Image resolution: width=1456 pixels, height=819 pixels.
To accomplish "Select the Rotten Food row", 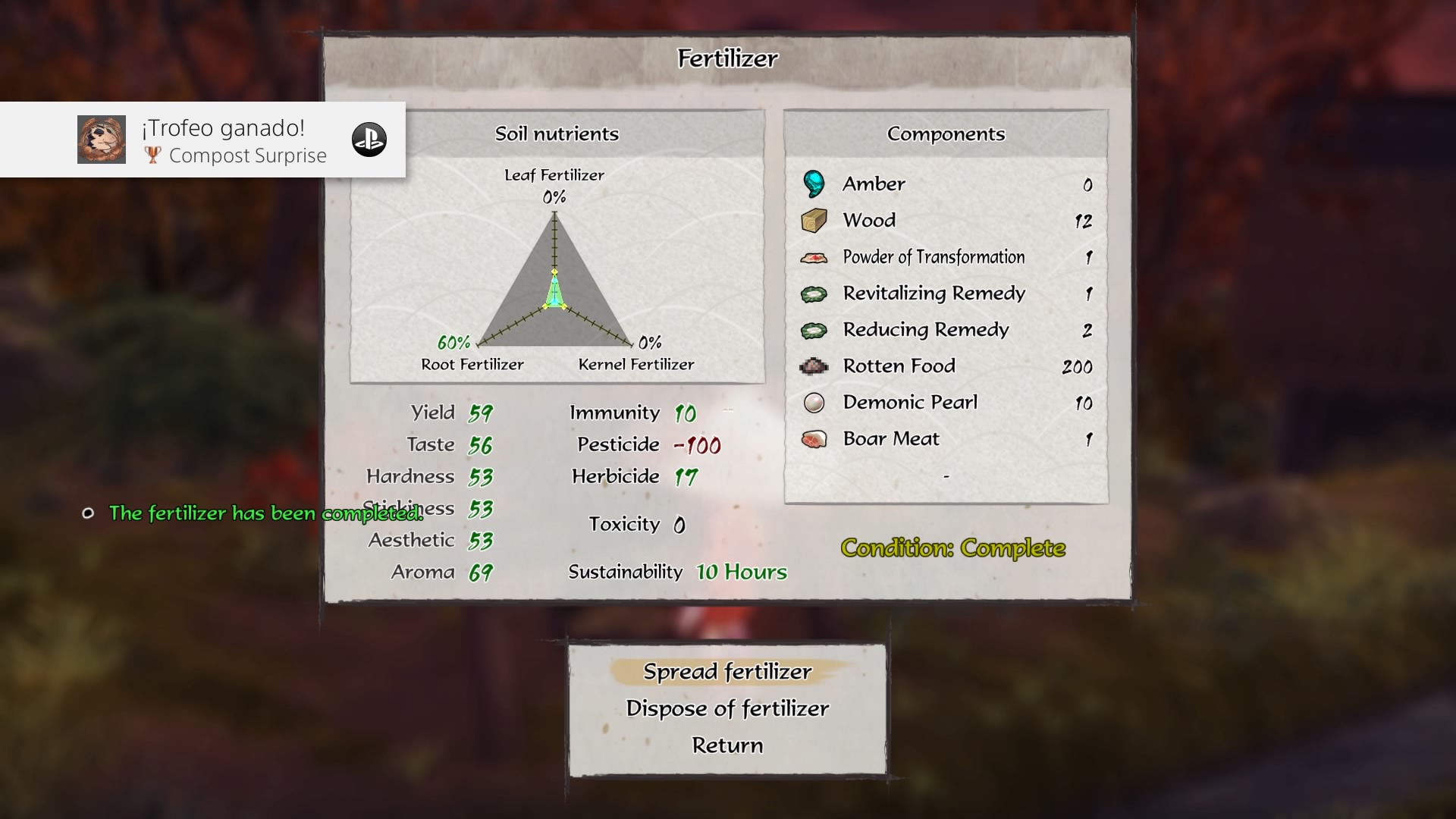I will 946,366.
